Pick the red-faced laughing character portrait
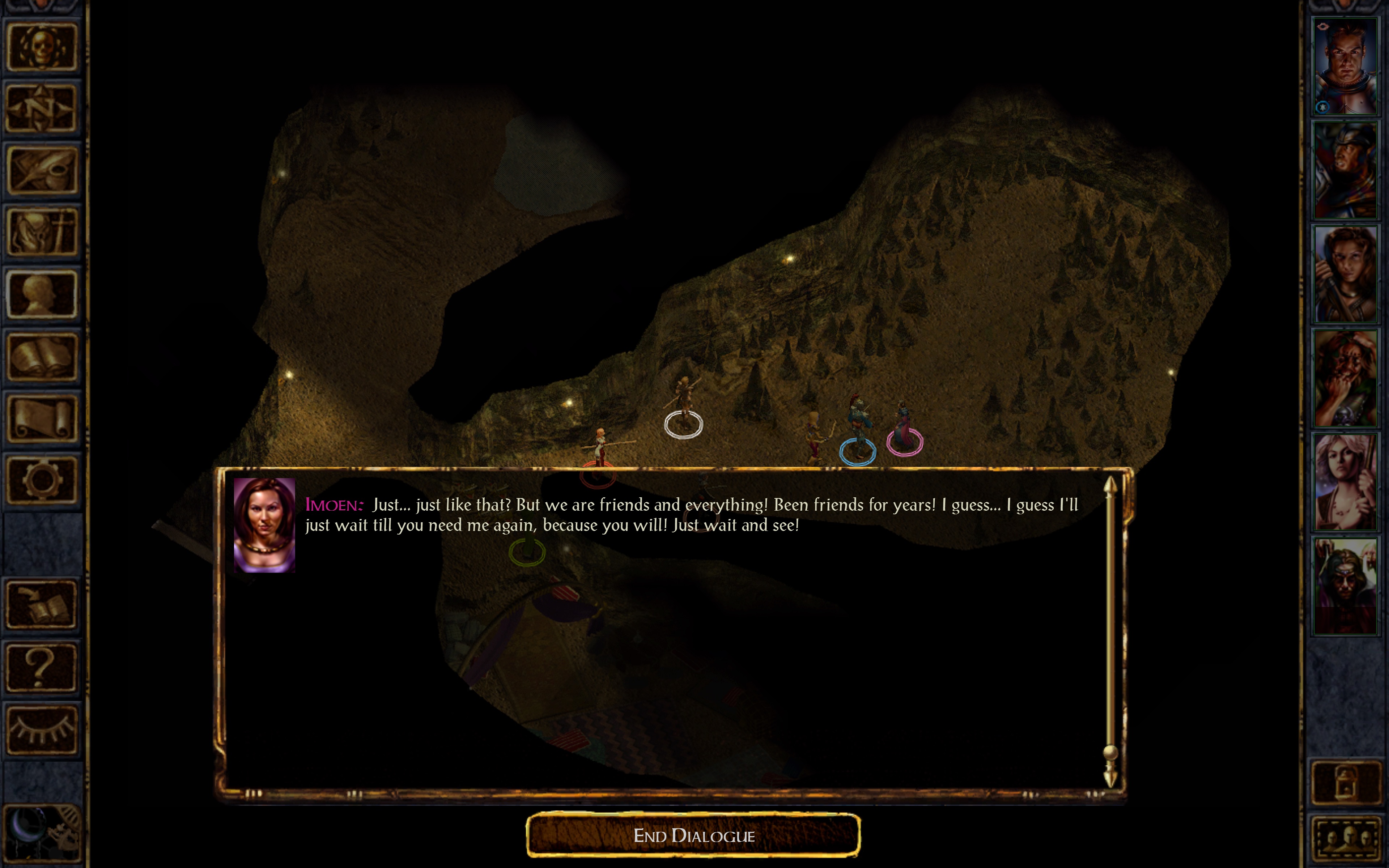 pyautogui.click(x=1345, y=378)
